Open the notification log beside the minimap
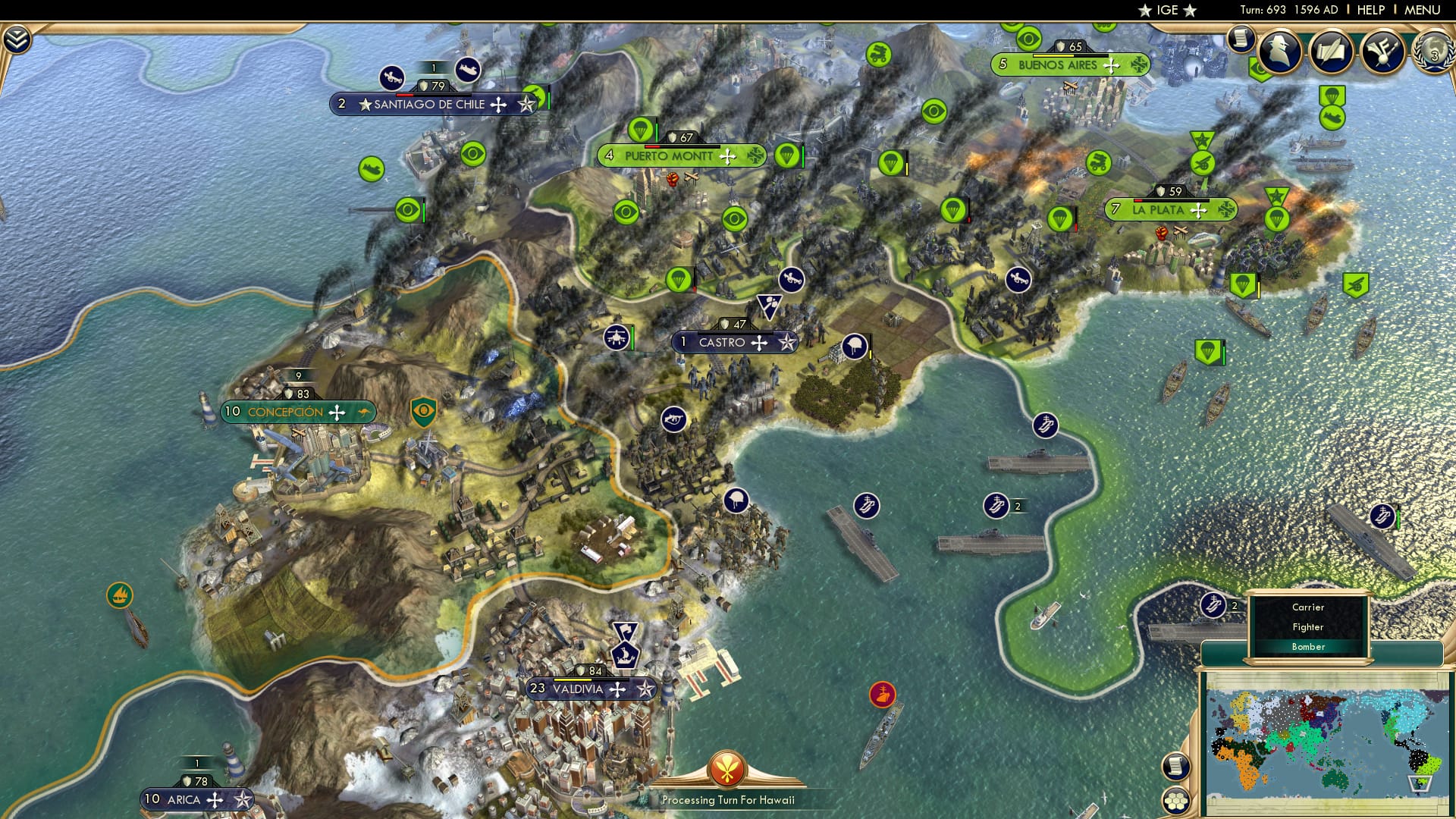The image size is (1456, 819). [1175, 766]
